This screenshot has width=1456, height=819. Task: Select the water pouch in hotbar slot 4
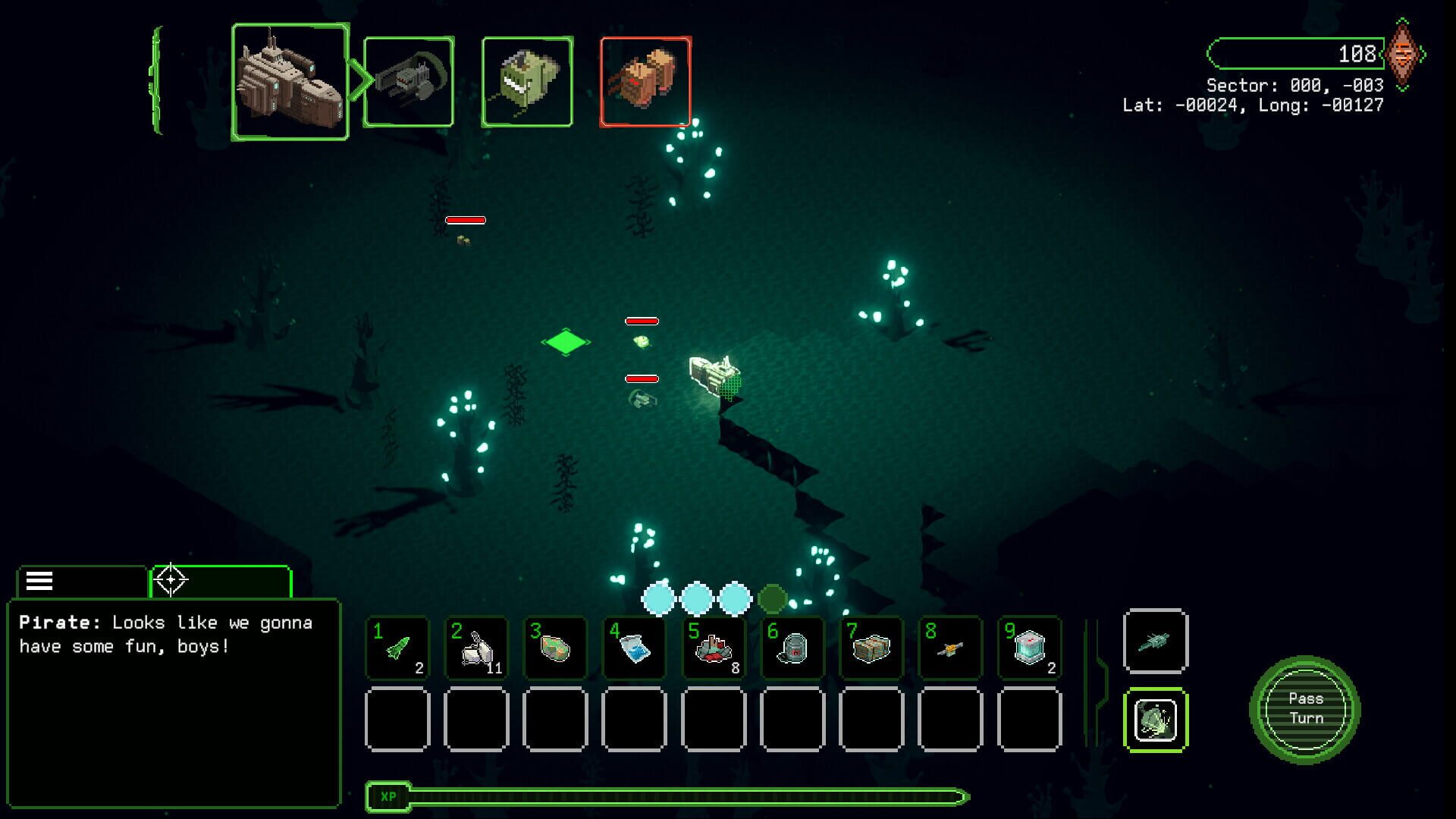pos(634,648)
